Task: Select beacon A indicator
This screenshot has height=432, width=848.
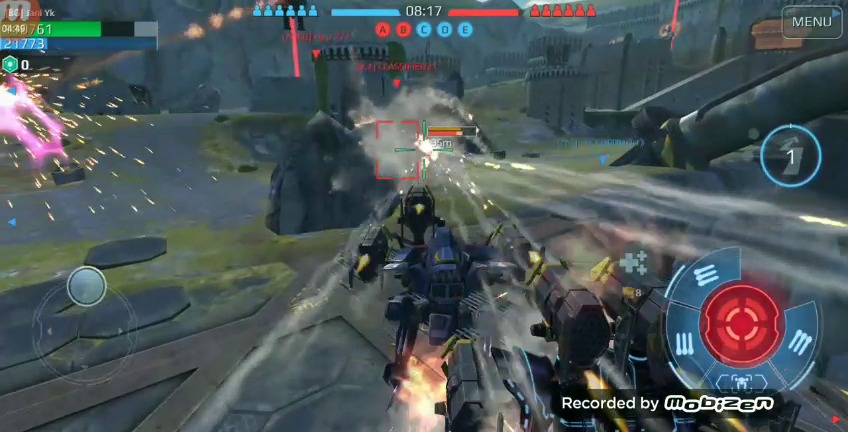Action: tap(383, 29)
